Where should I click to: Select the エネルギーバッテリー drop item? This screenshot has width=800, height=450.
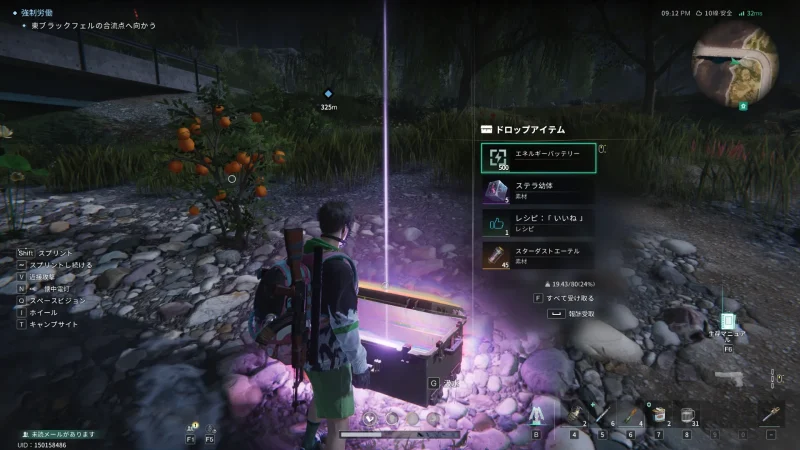[538, 158]
